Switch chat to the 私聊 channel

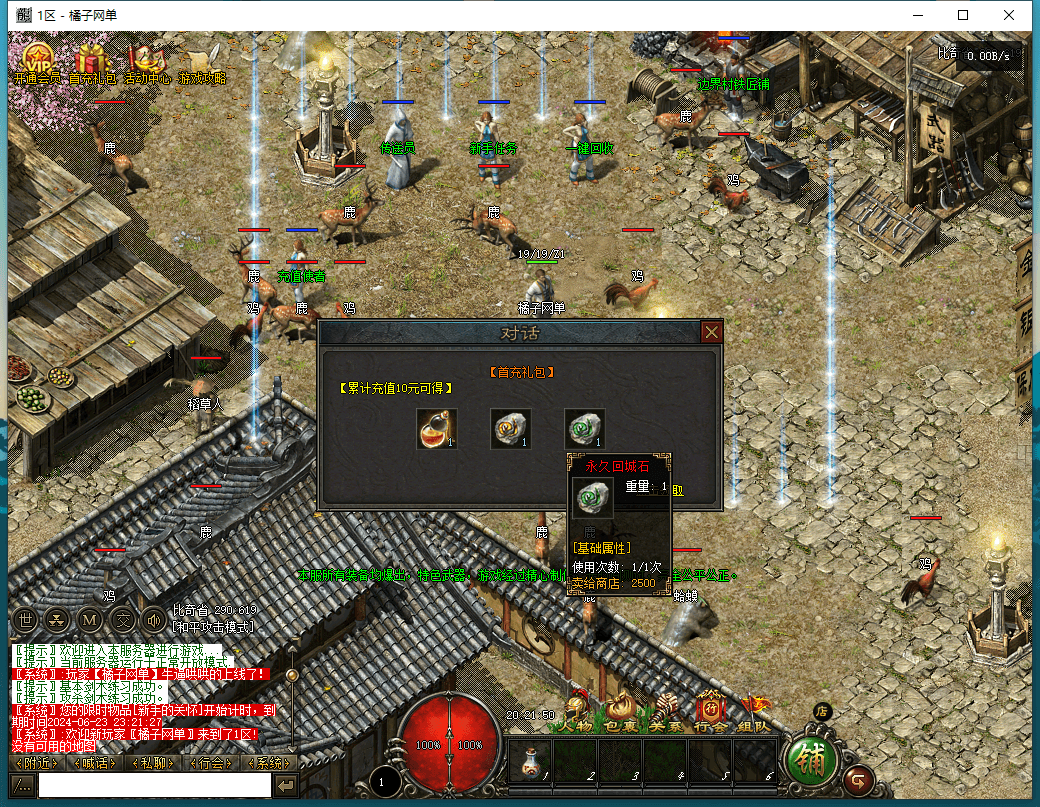(x=153, y=763)
